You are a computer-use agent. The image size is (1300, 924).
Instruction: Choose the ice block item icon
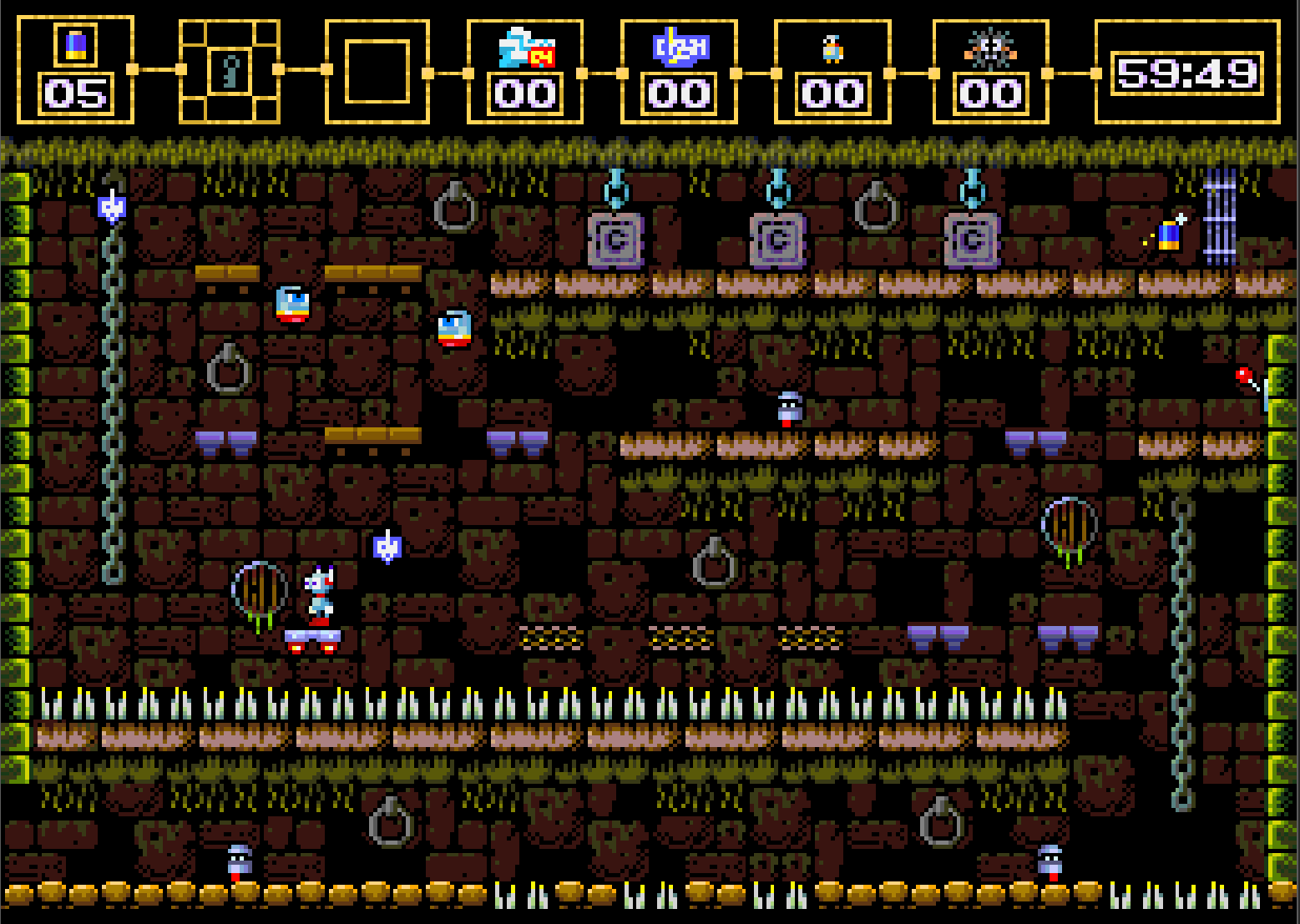coord(525,48)
